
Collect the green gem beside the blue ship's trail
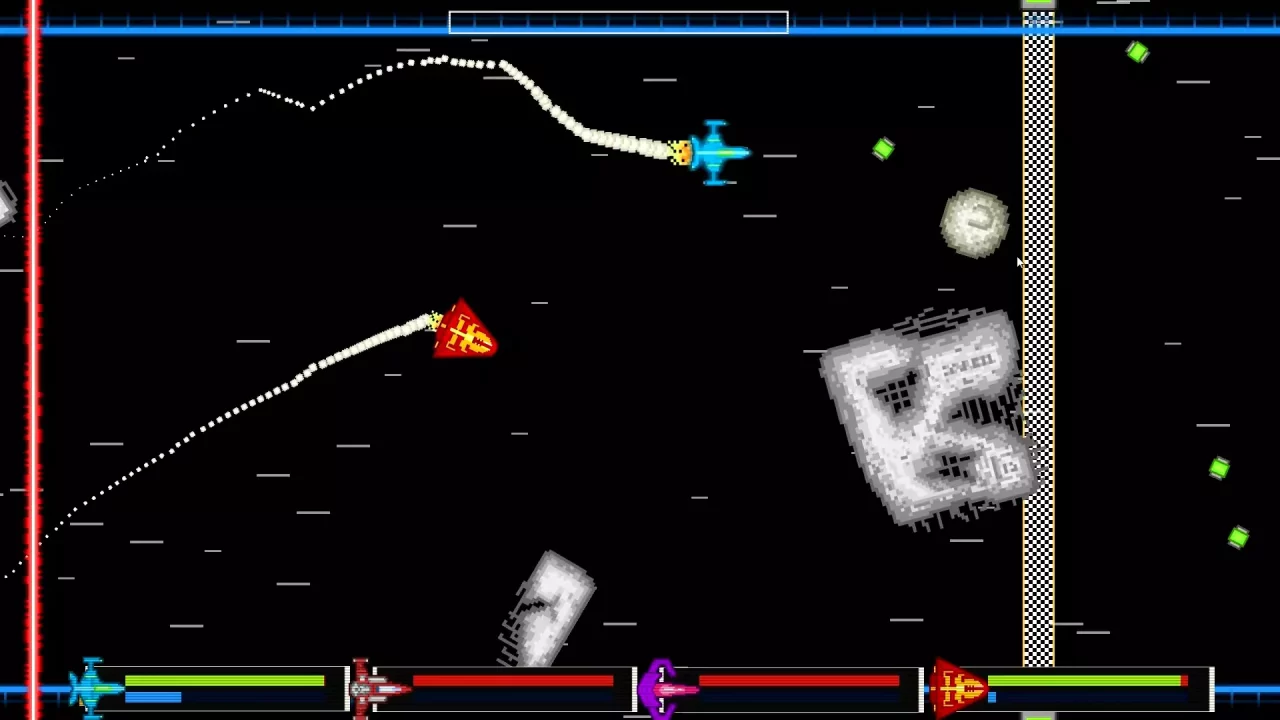click(883, 149)
